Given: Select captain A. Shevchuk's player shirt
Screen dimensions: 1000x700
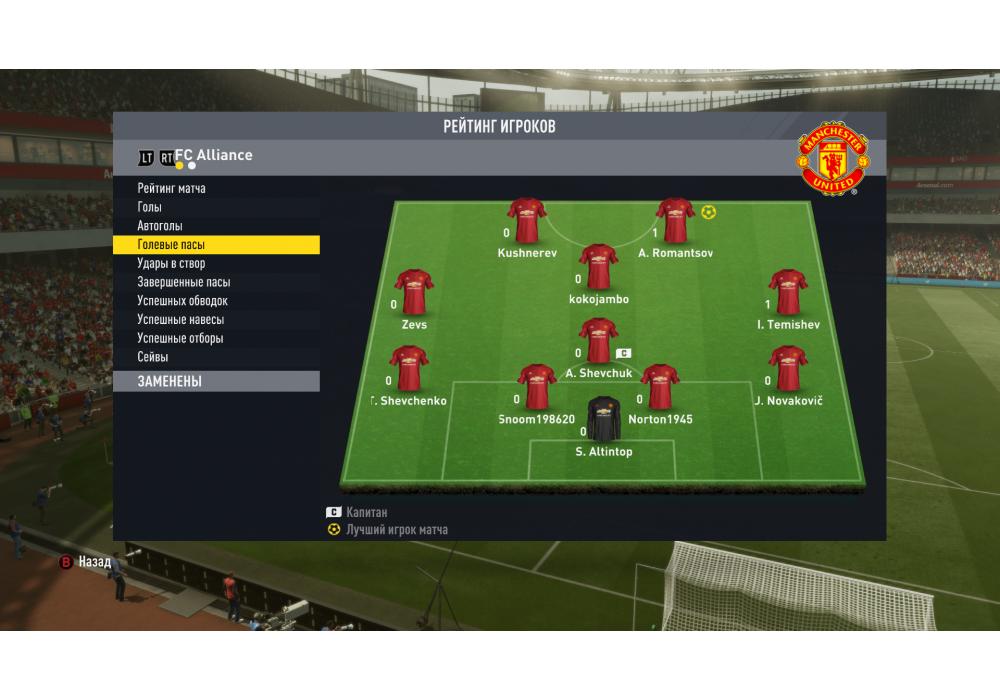Looking at the screenshot, I should (598, 340).
